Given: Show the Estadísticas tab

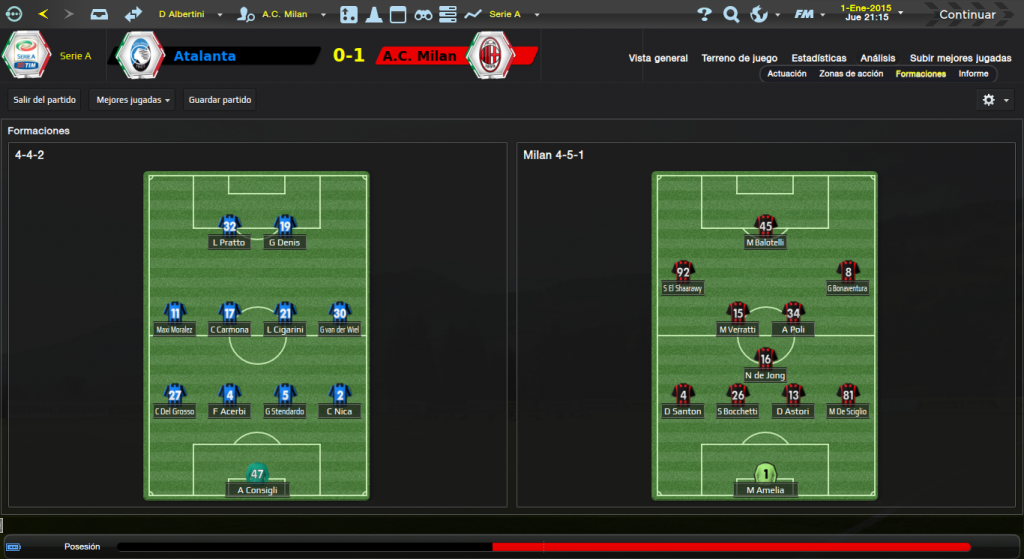Looking at the screenshot, I should (818, 58).
